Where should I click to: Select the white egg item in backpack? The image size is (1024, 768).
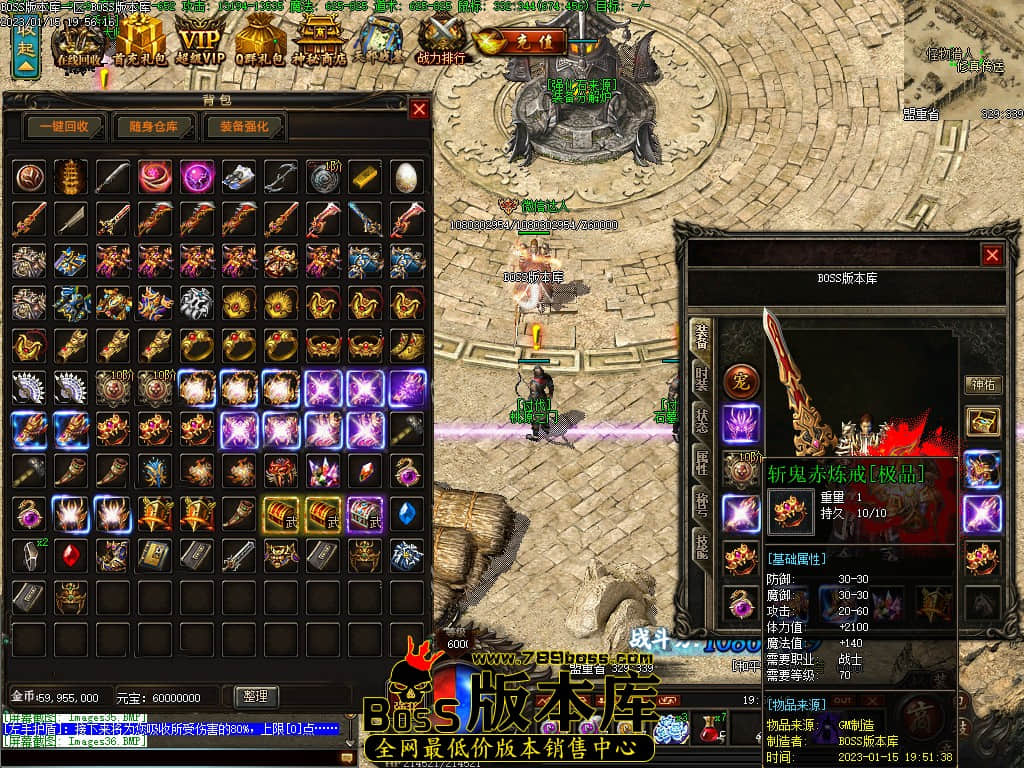pos(406,176)
